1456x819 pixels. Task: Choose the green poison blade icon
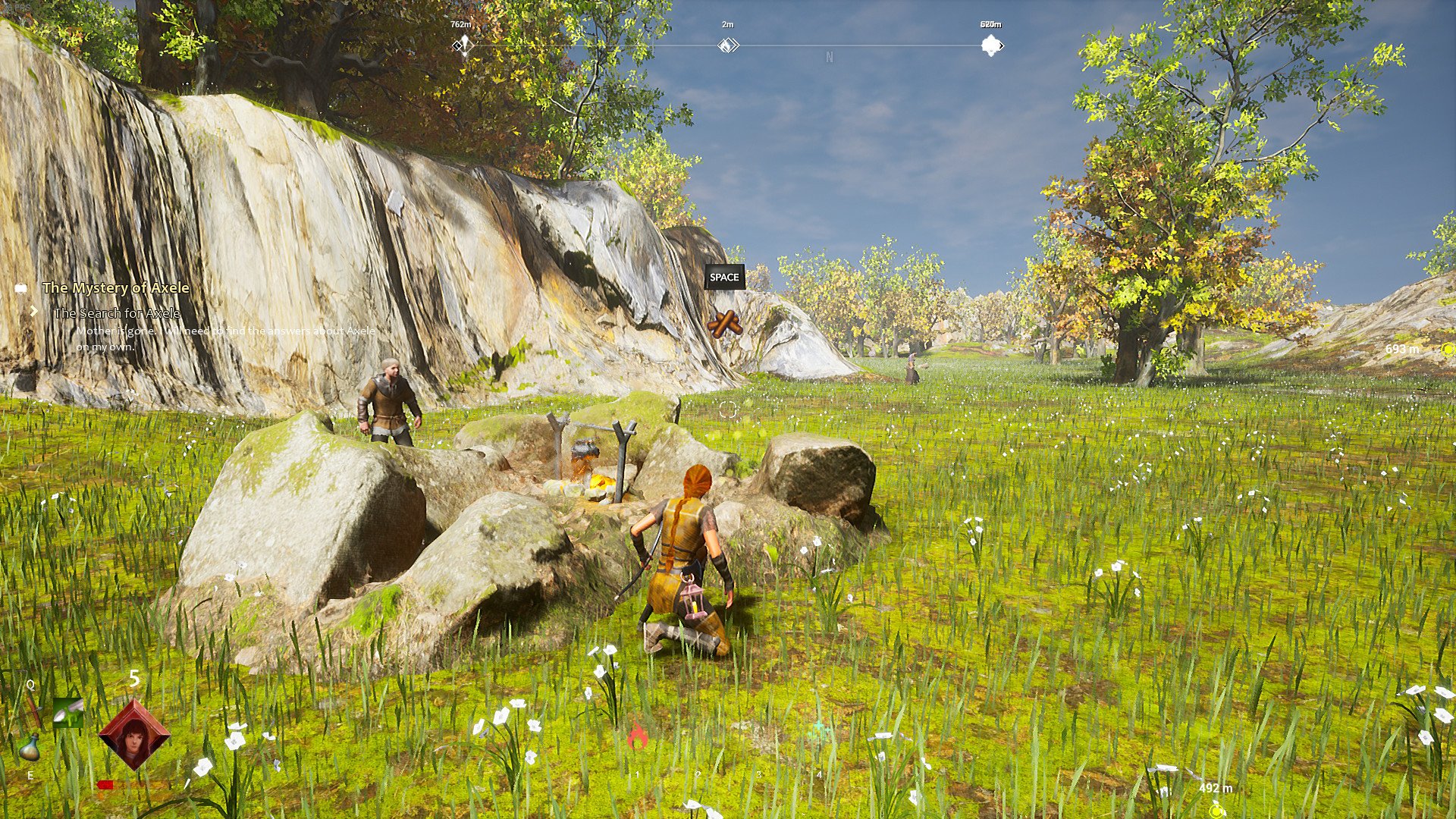click(67, 712)
